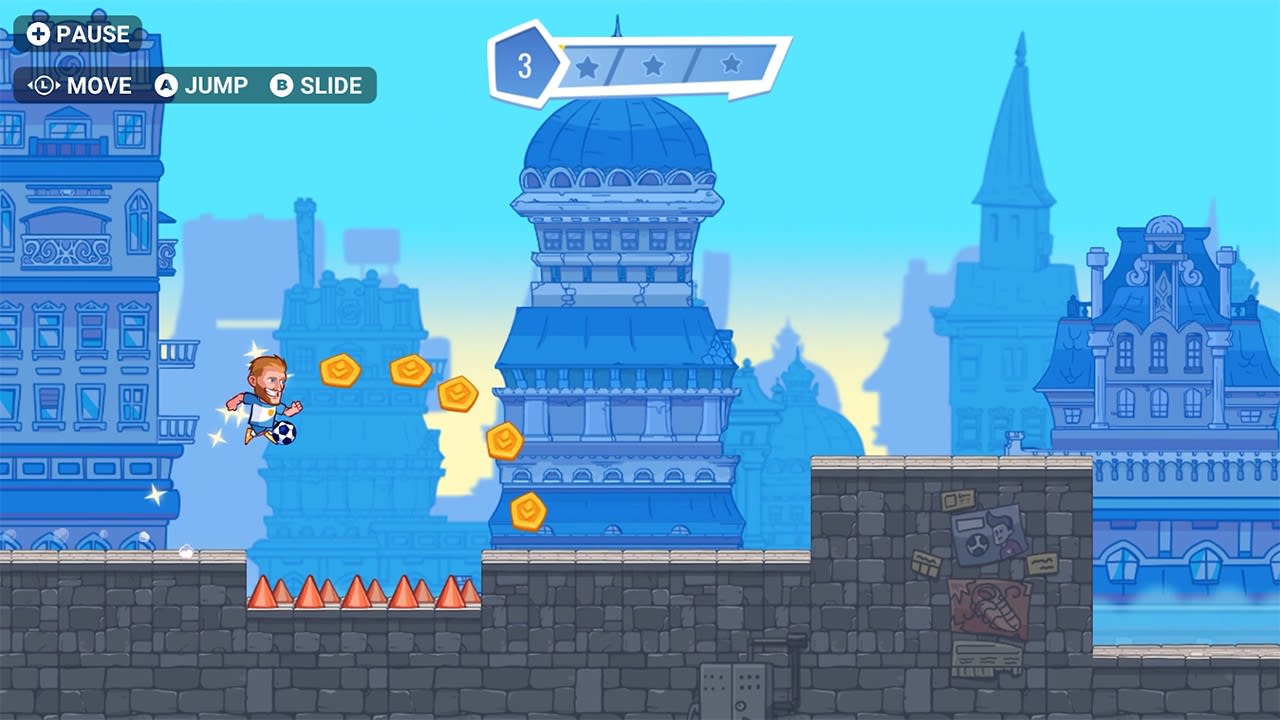The image size is (1280, 720).
Task: Toggle the lowest coin above the stone wall
Action: point(527,513)
